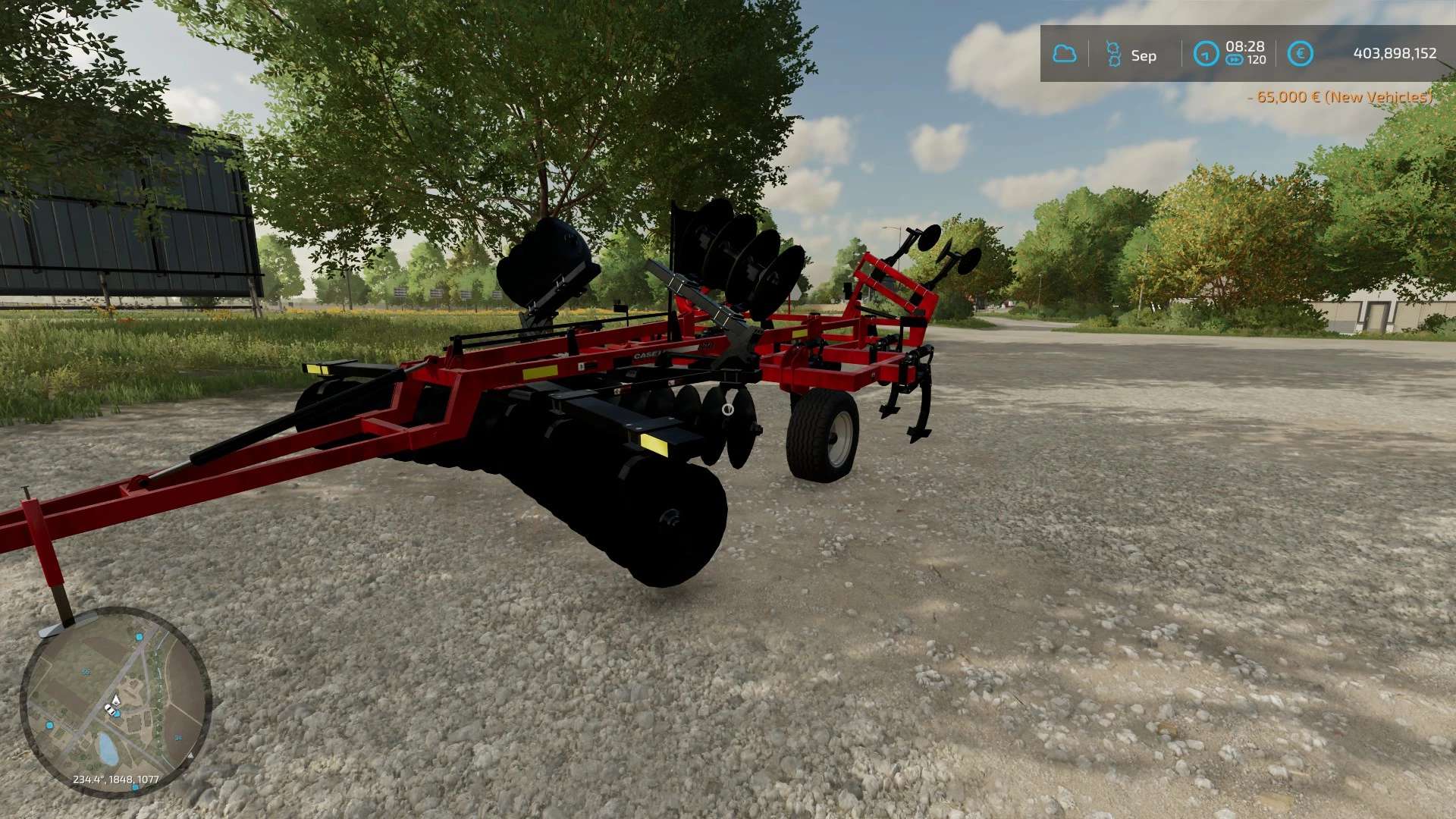This screenshot has width=1456, height=819.
Task: Click the clock time icon
Action: pyautogui.click(x=1205, y=54)
